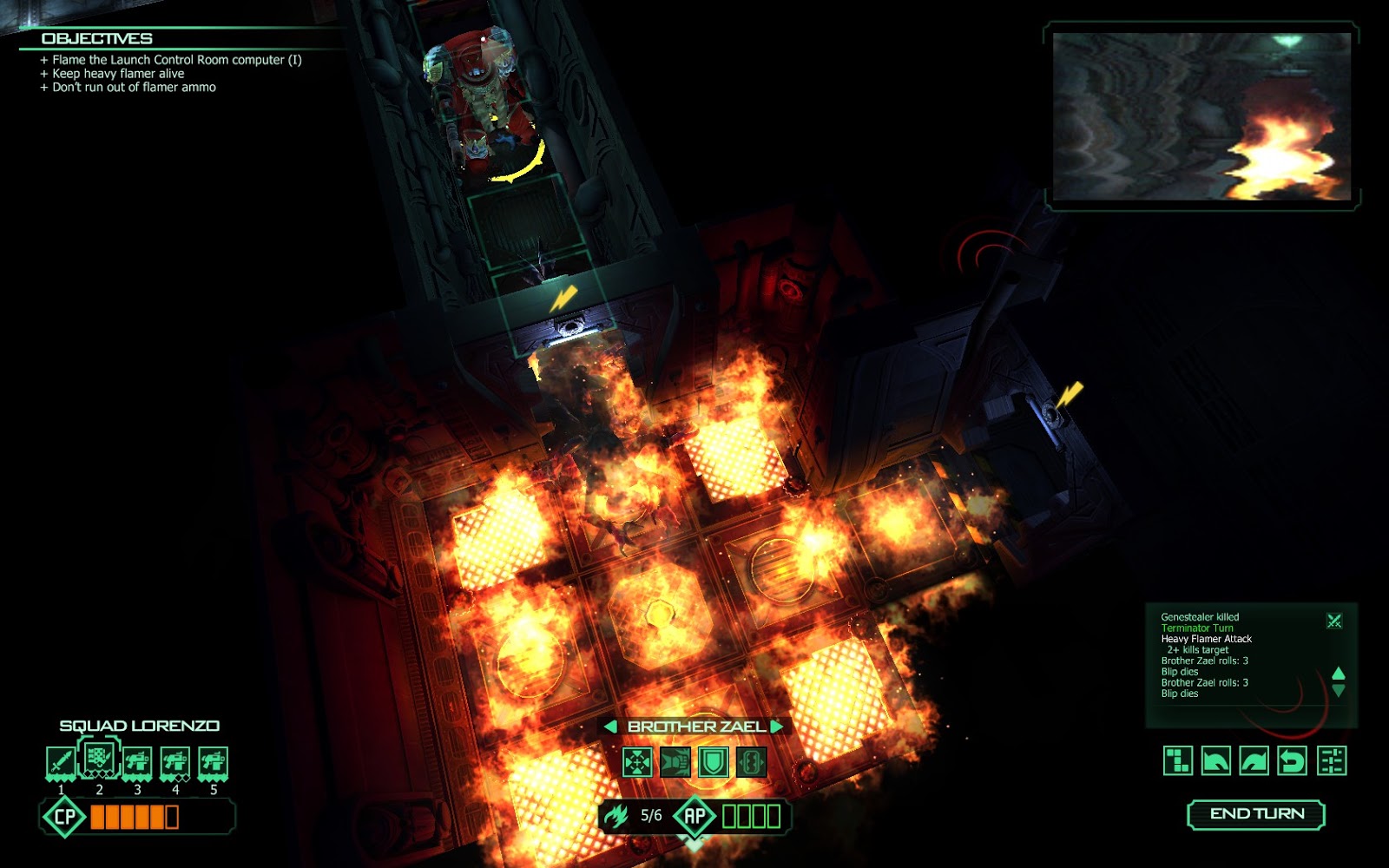Activate the shield guard action
Screen dimensions: 1389x868
[x=714, y=763]
